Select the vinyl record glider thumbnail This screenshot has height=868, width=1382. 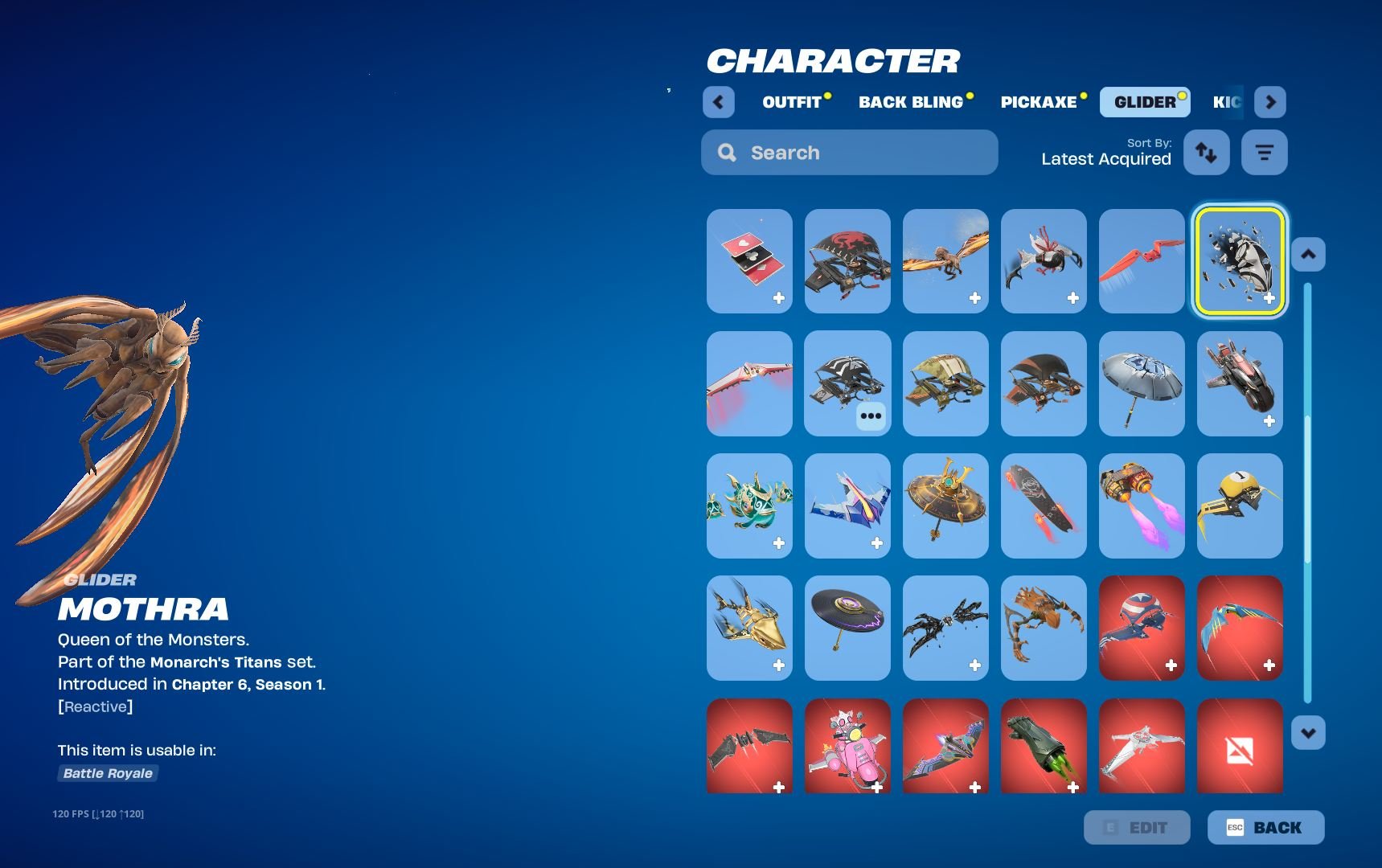pyautogui.click(x=847, y=628)
